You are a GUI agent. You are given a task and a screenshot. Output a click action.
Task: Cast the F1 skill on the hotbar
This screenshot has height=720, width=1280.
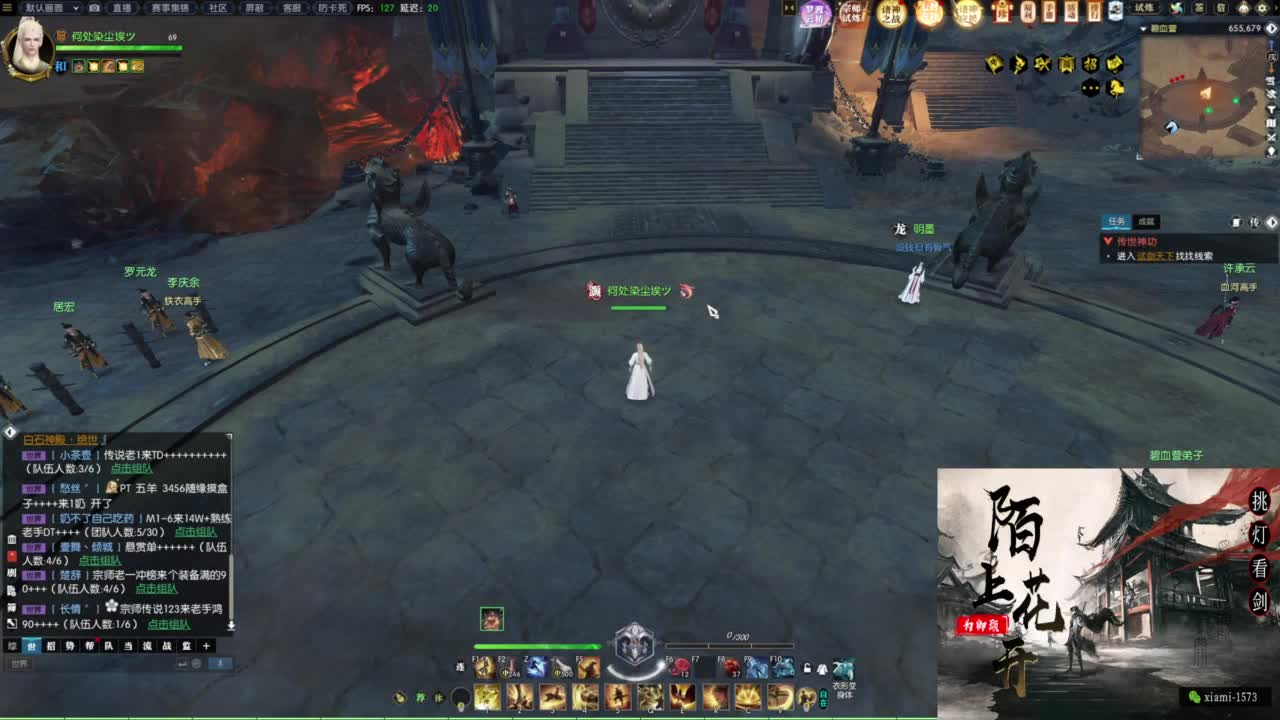click(481, 666)
